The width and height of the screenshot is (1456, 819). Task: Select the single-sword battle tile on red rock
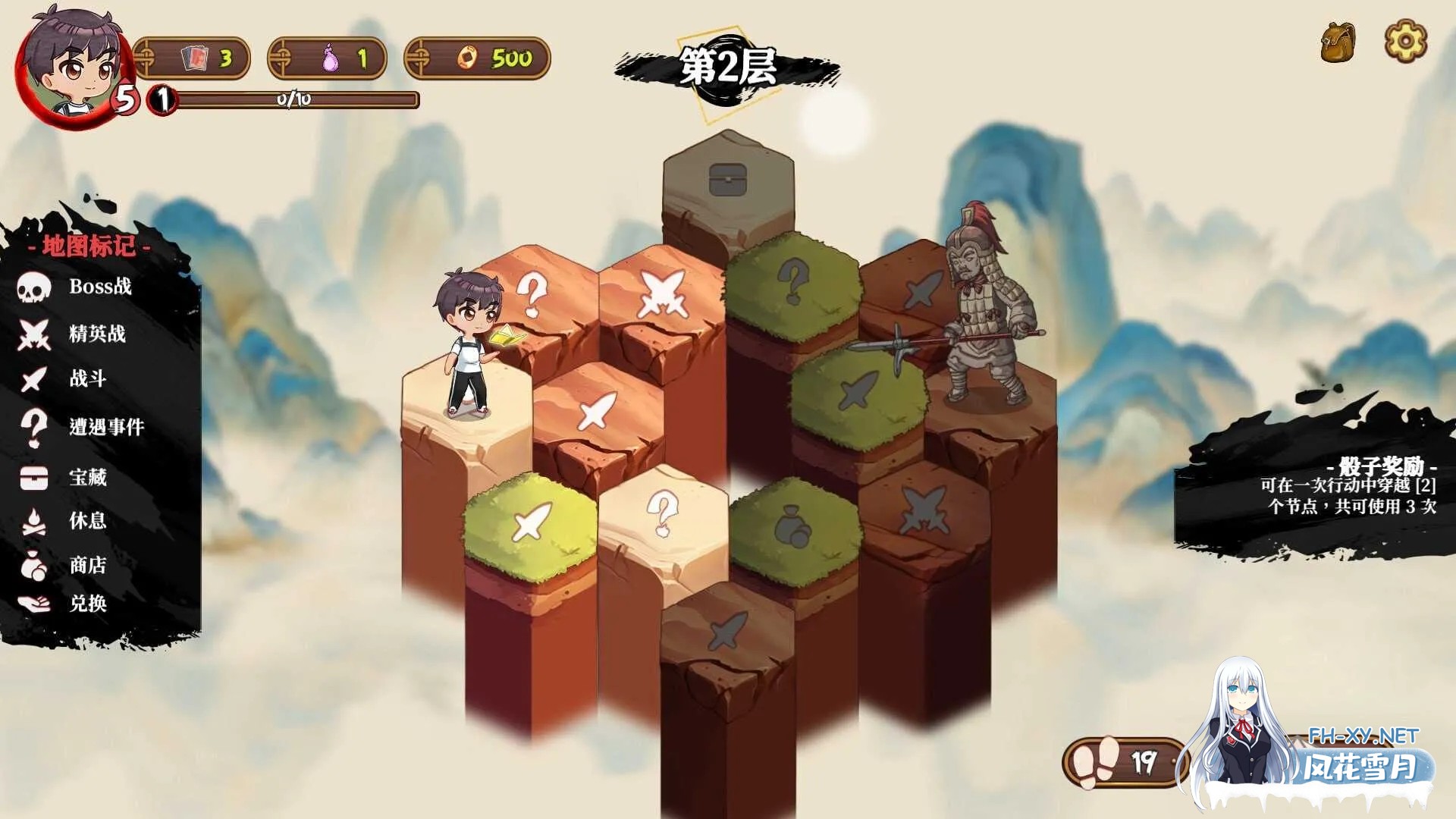click(597, 410)
